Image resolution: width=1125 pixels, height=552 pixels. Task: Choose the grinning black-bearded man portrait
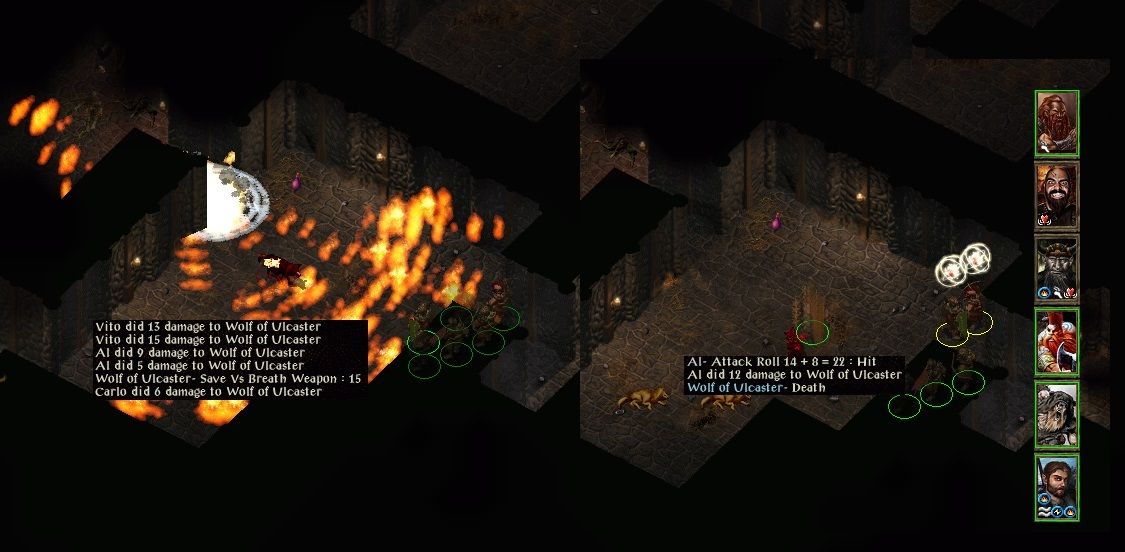pyautogui.click(x=1056, y=196)
